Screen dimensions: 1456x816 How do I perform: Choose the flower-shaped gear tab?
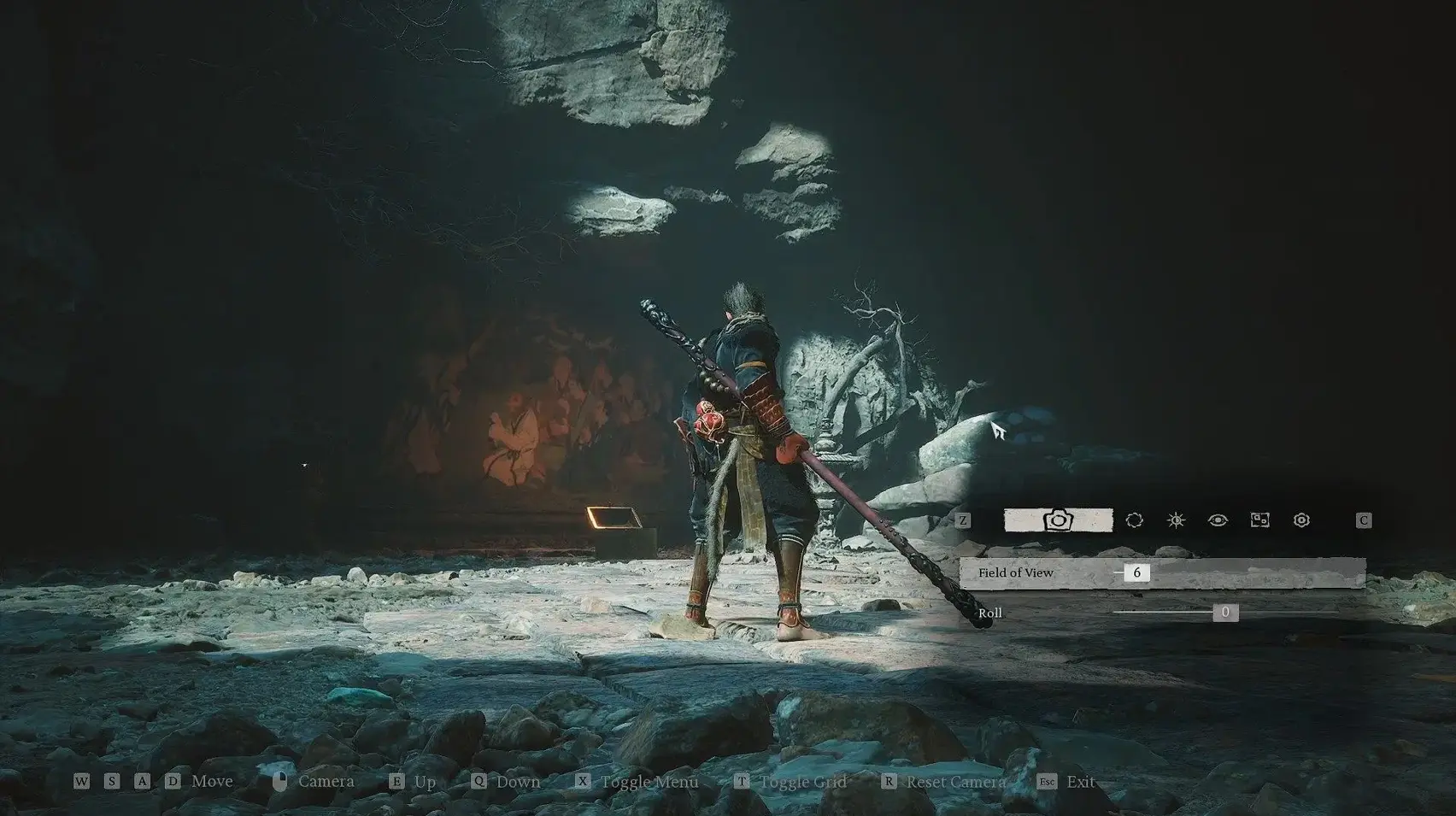coord(1301,520)
